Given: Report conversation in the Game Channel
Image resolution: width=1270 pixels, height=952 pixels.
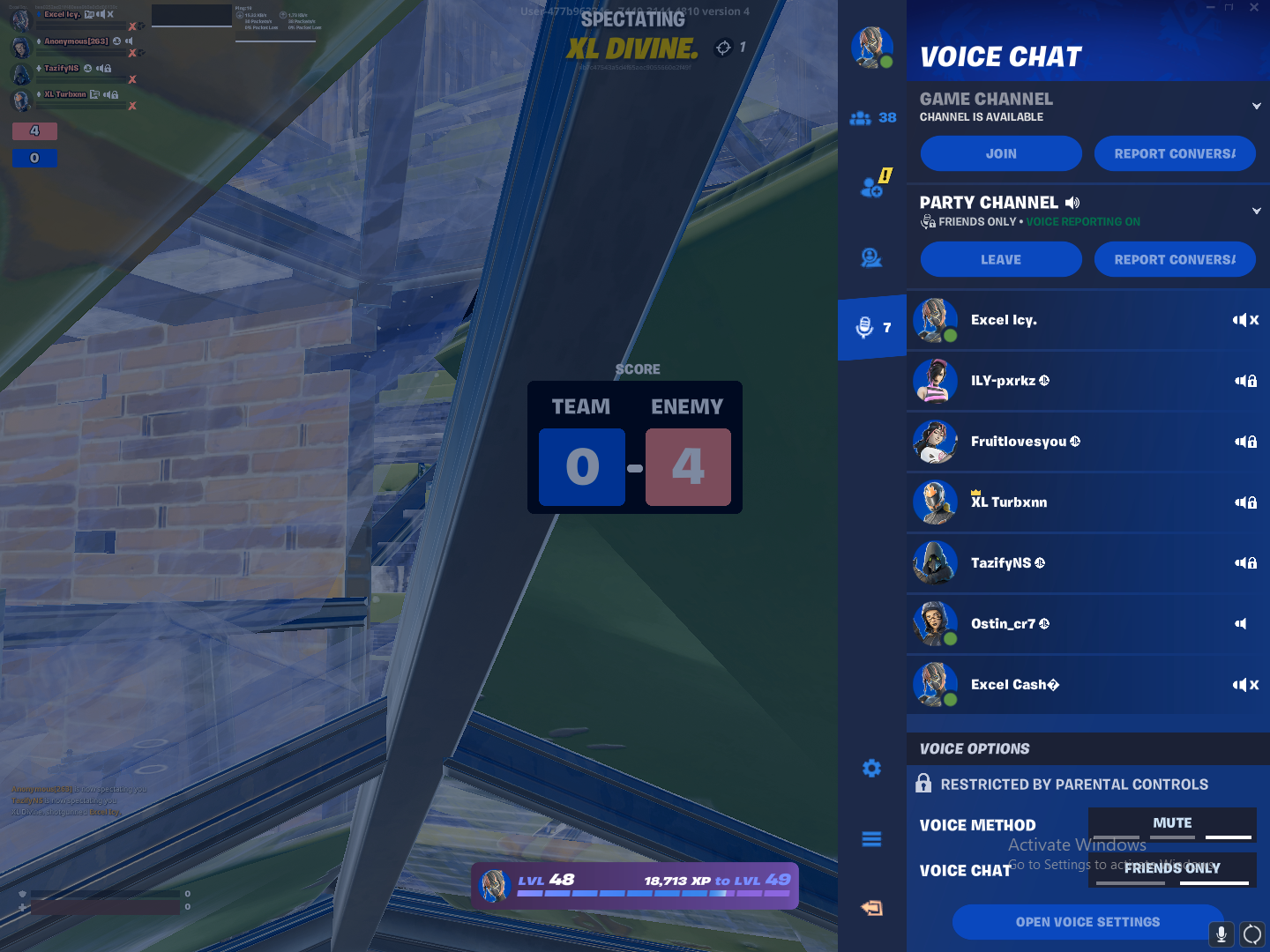Looking at the screenshot, I should coord(1175,153).
